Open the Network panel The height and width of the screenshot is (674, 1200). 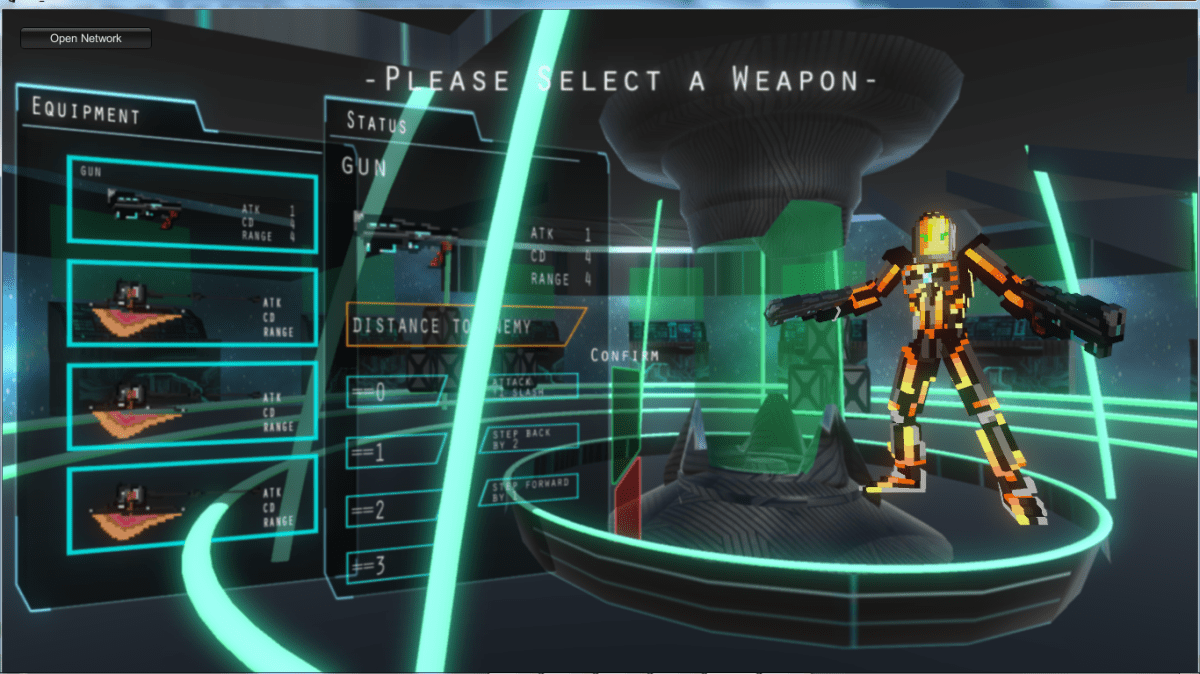(x=86, y=38)
